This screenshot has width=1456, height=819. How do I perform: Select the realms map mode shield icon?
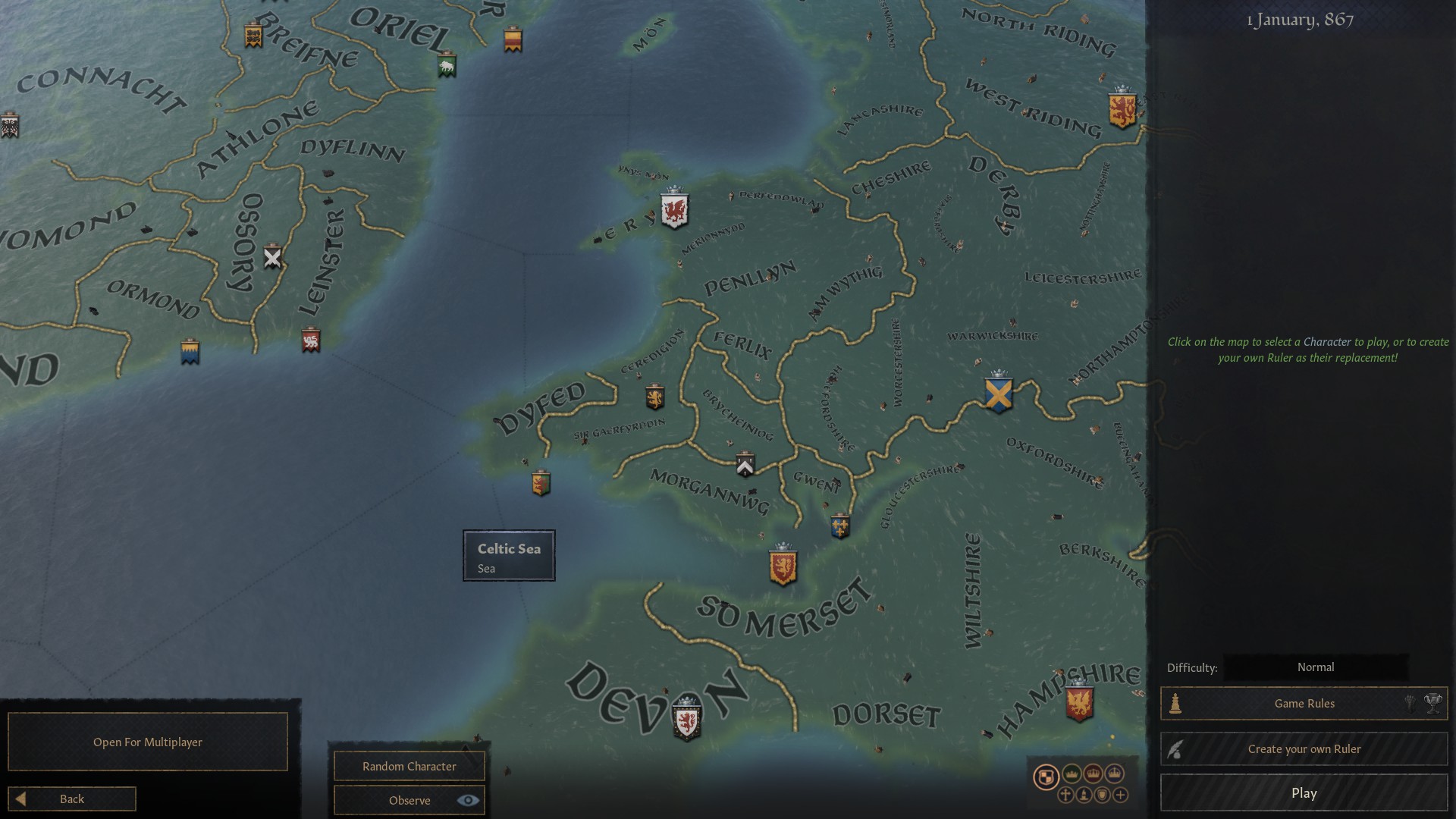[1046, 776]
